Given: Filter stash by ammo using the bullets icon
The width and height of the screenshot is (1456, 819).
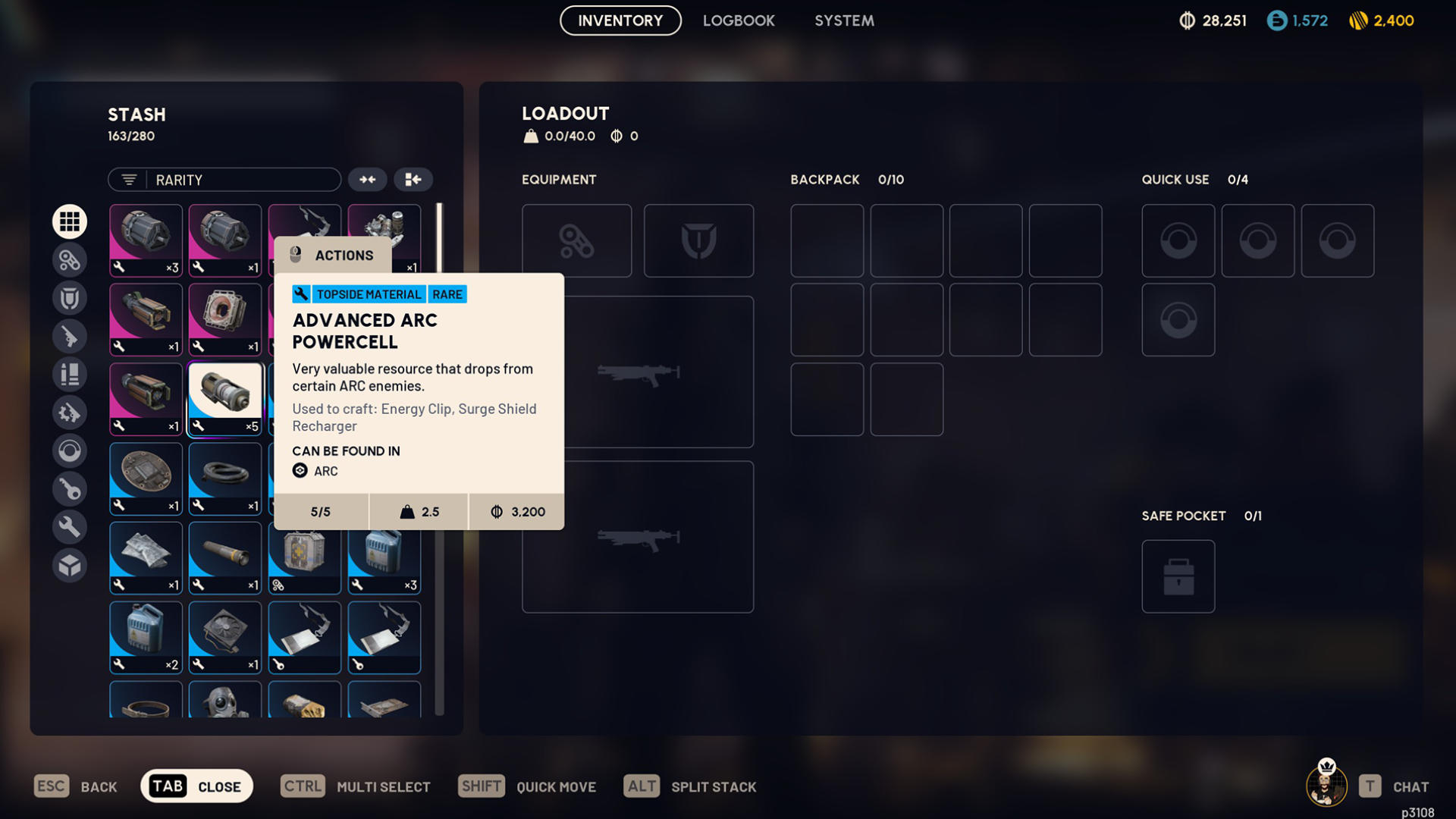Looking at the screenshot, I should click(70, 374).
